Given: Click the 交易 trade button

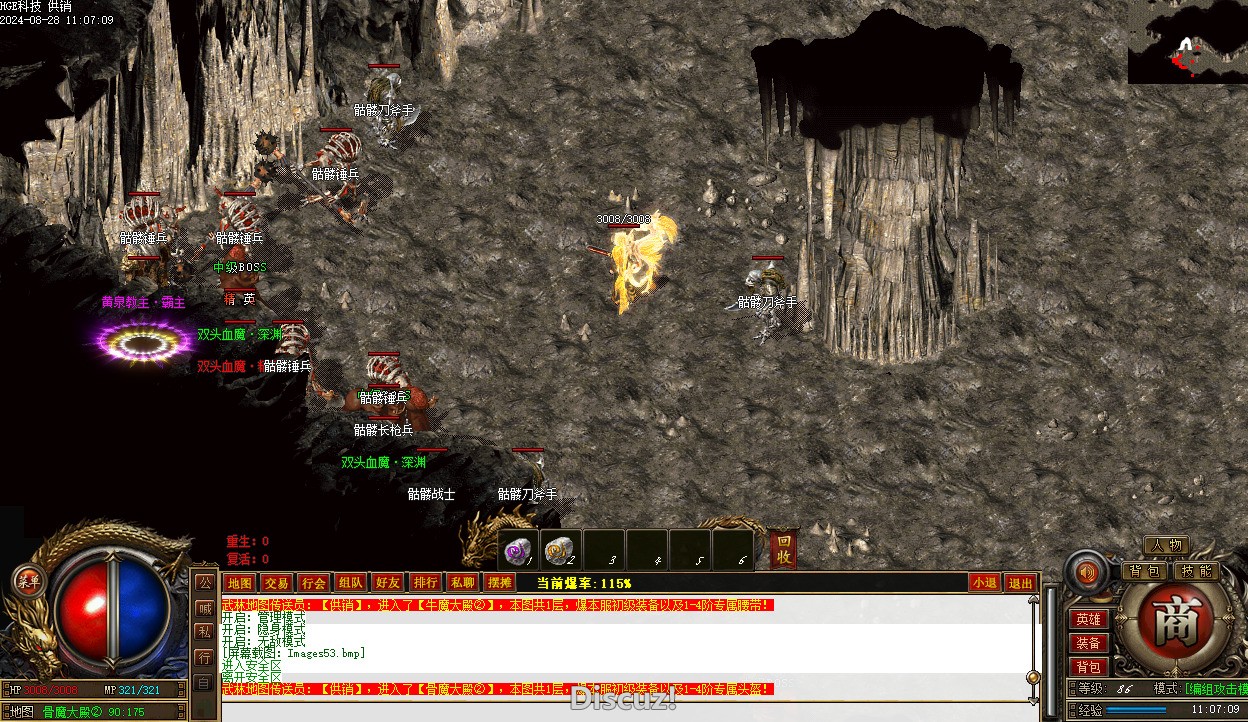Looking at the screenshot, I should [276, 583].
